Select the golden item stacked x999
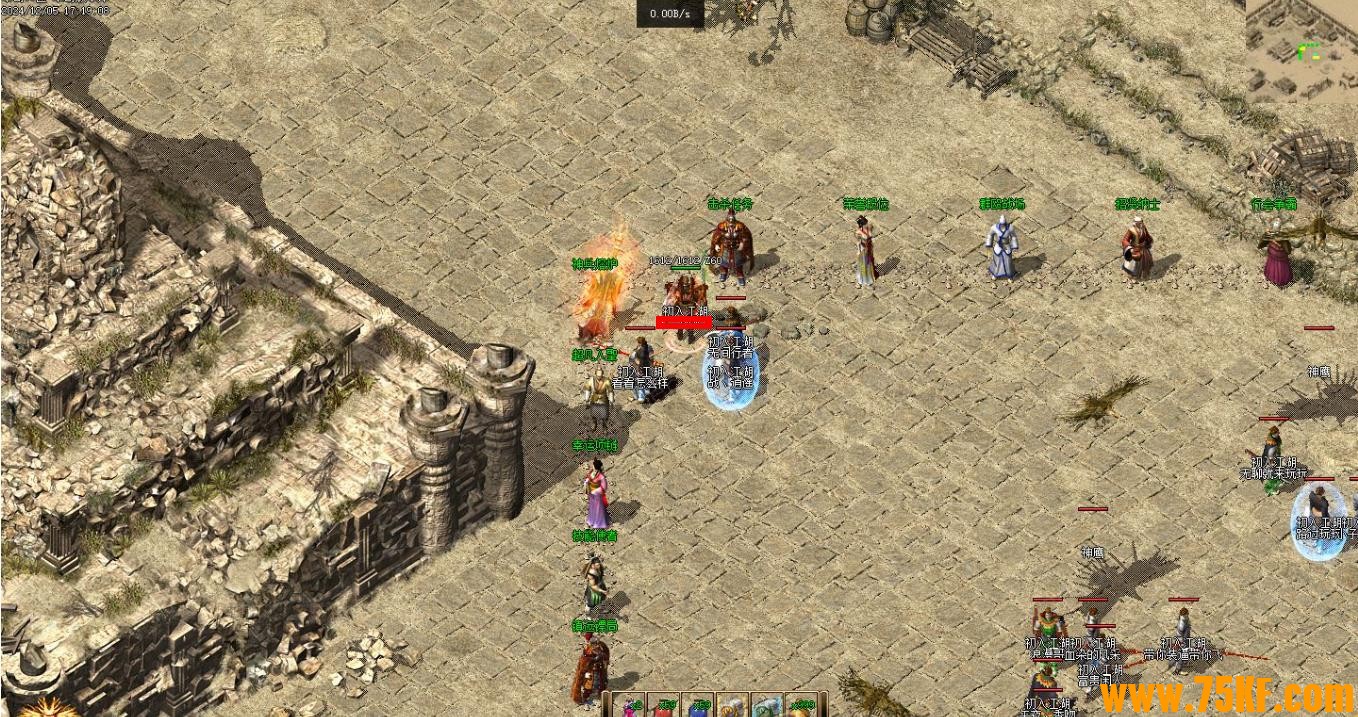Viewport: 1358px width, 717px height. [x=802, y=705]
